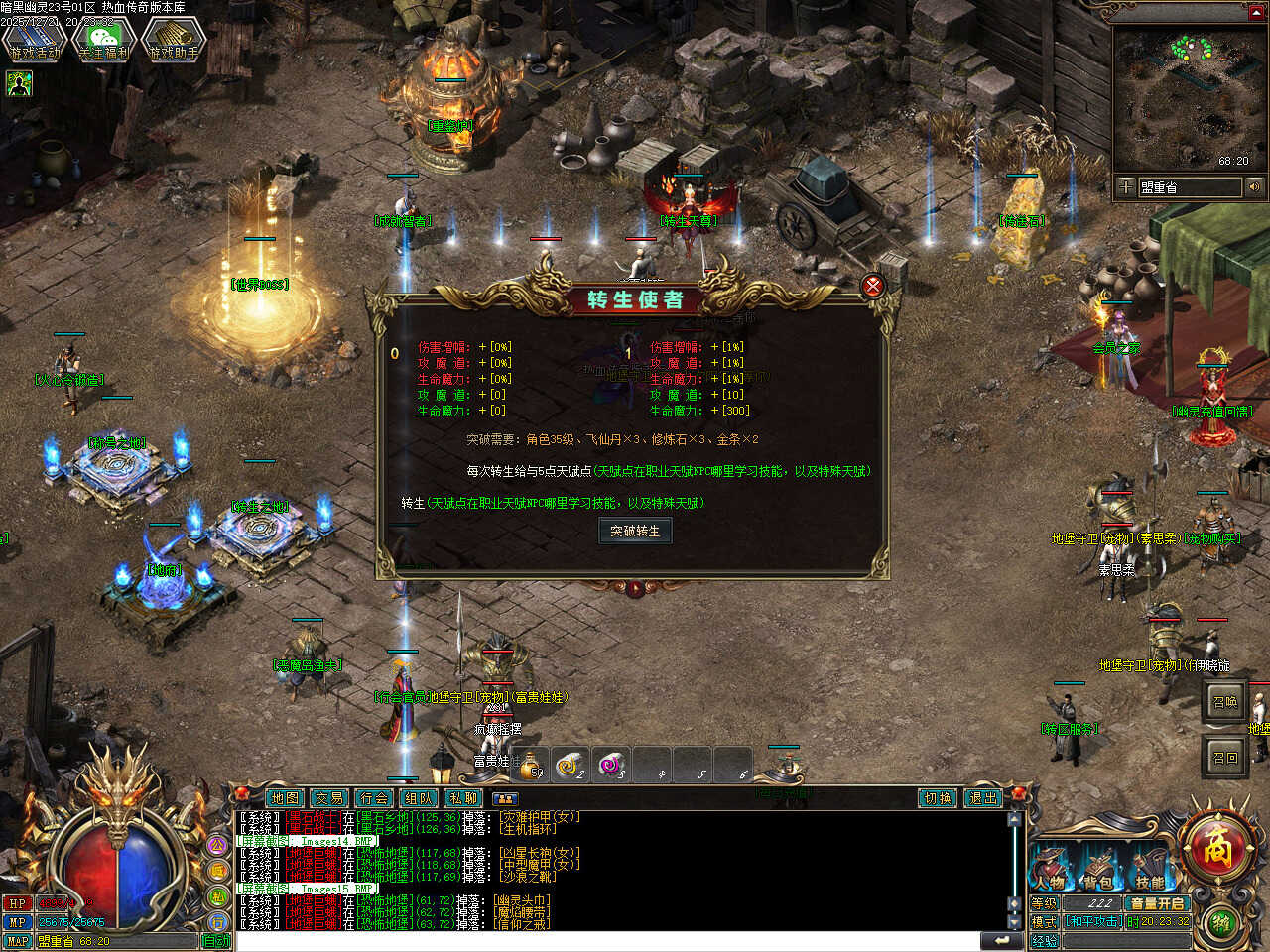This screenshot has width=1270, height=952.
Task: Open the 私聊 private chat button
Action: pos(463,798)
